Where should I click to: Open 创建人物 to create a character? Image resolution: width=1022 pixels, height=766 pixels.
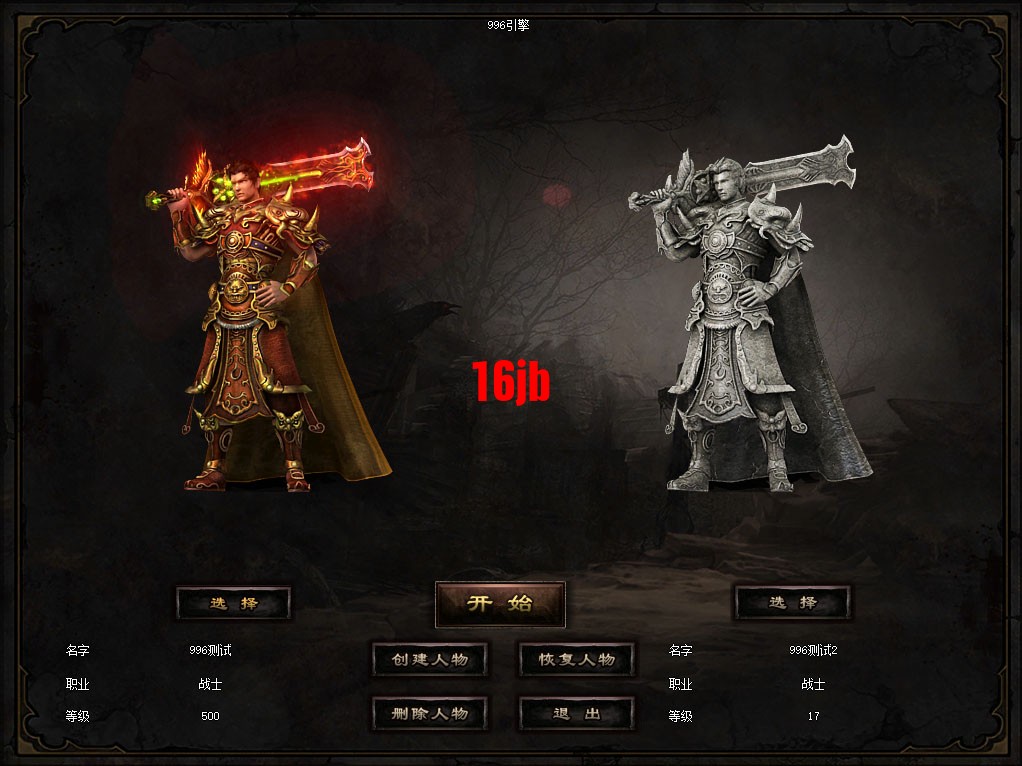(429, 660)
